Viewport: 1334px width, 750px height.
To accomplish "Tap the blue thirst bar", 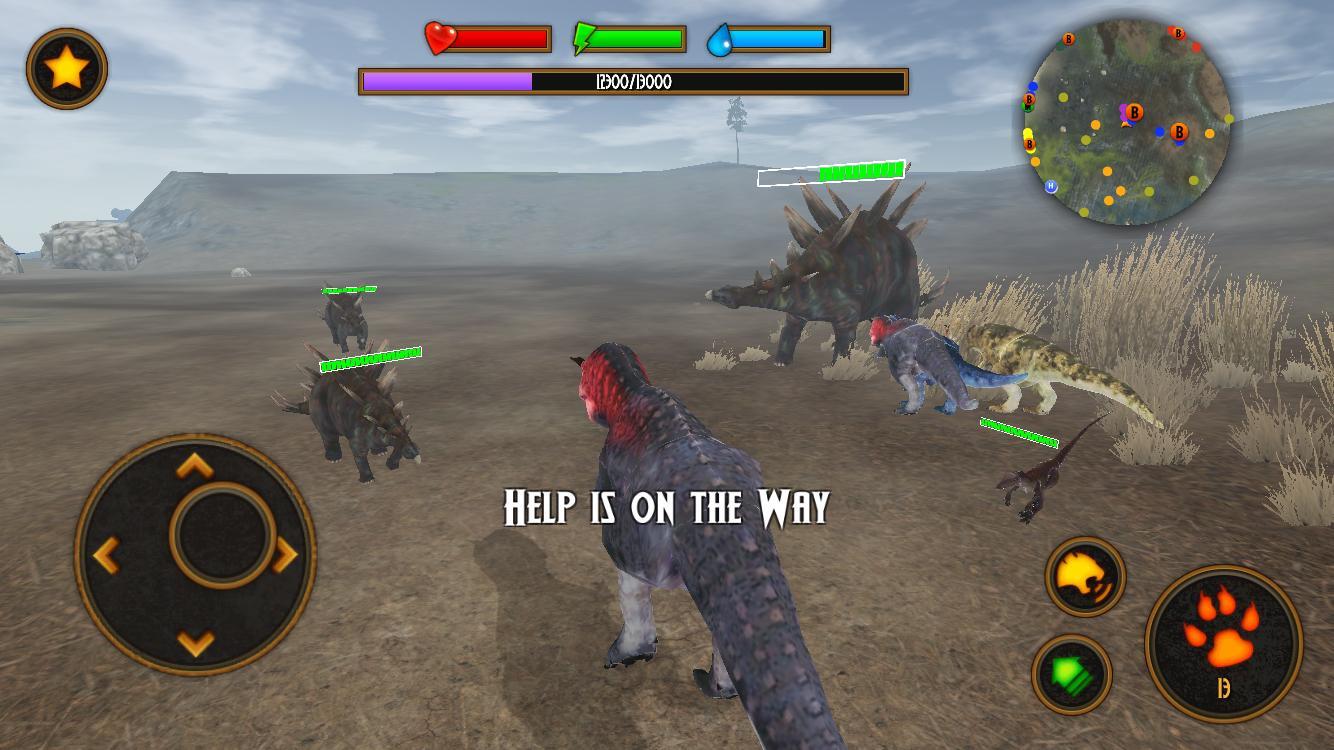I will tap(780, 40).
